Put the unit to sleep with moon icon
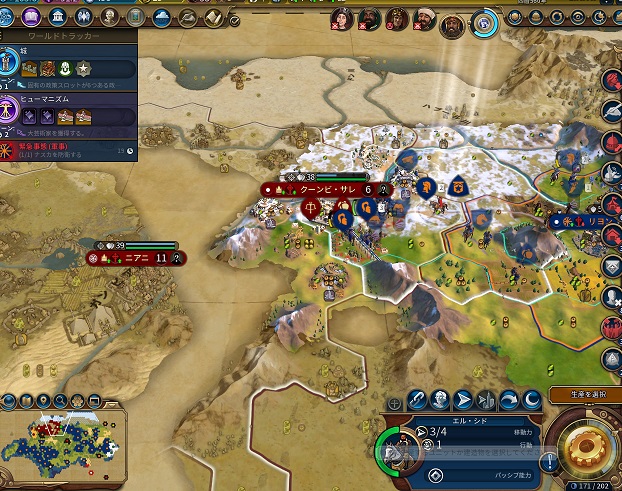 tap(531, 400)
